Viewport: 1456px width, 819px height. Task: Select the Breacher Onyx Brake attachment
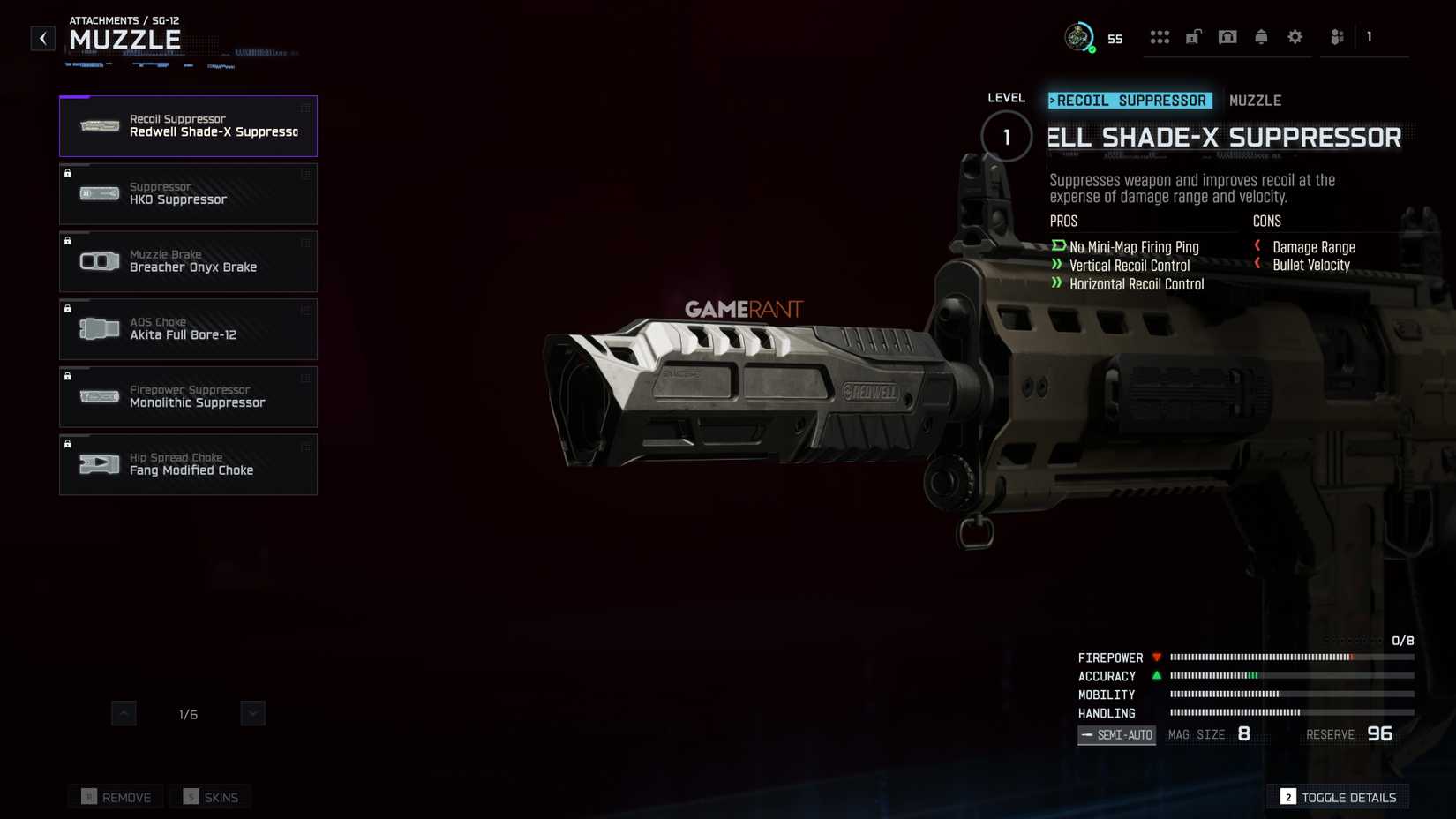(188, 261)
